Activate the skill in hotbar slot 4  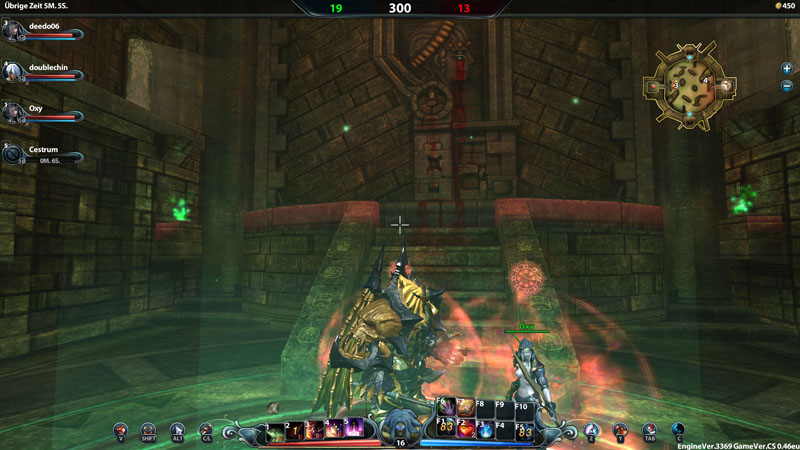point(335,431)
